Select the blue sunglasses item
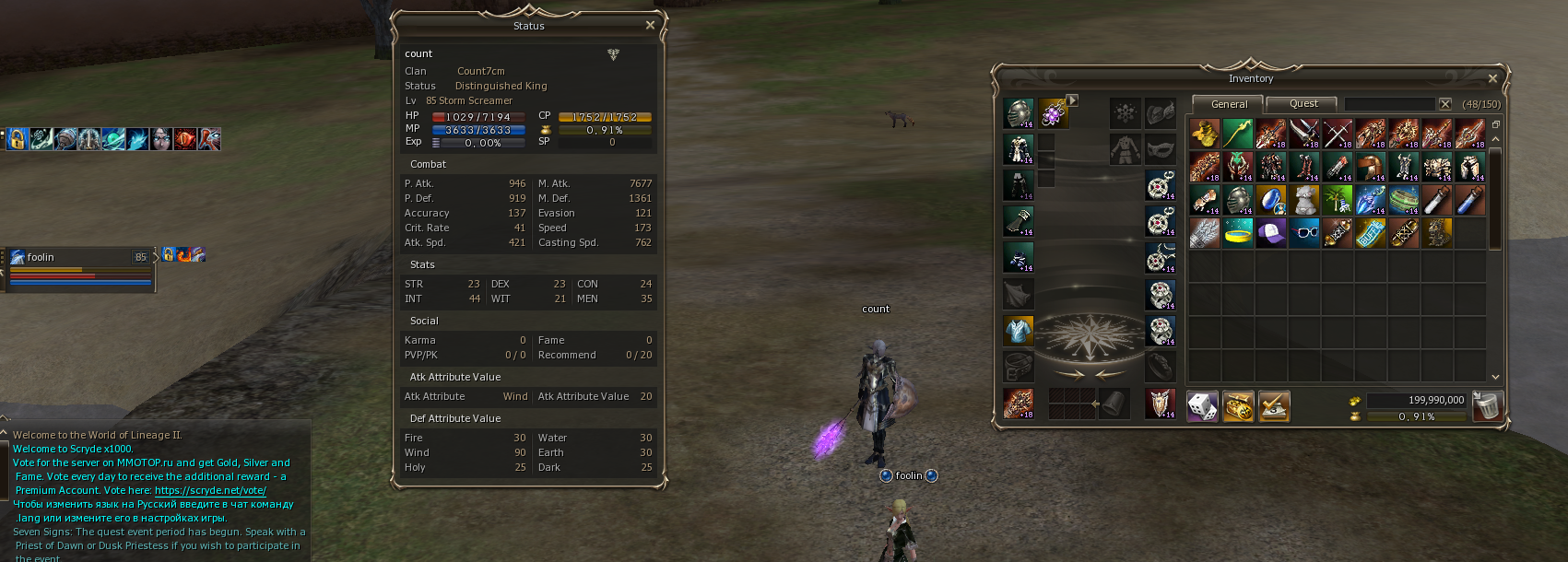The height and width of the screenshot is (562, 1568). tap(1304, 233)
